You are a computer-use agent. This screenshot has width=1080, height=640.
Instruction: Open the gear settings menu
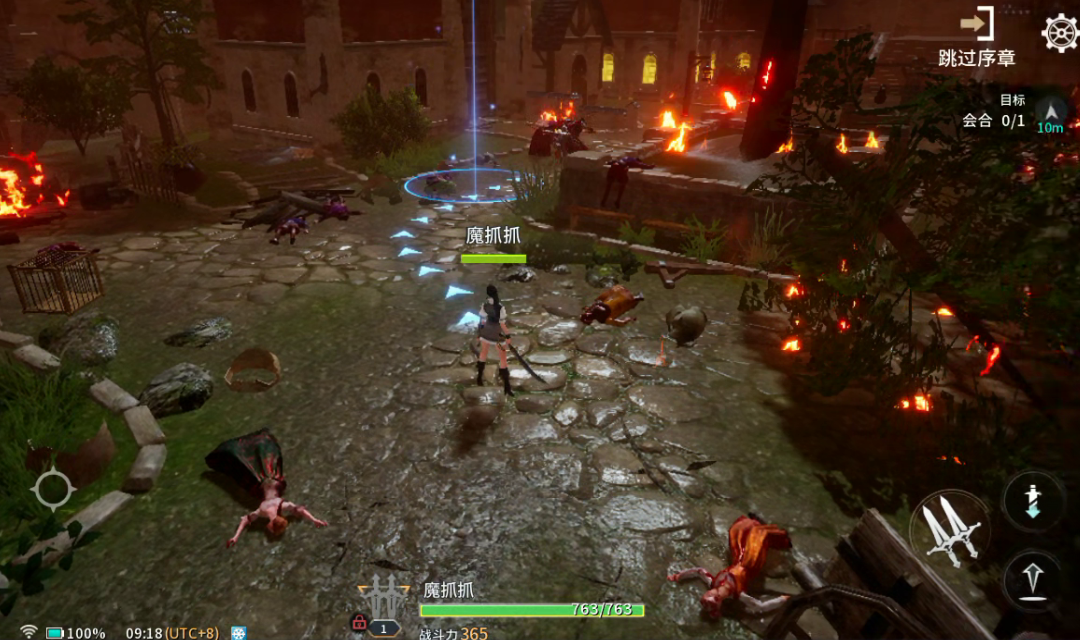[1059, 33]
